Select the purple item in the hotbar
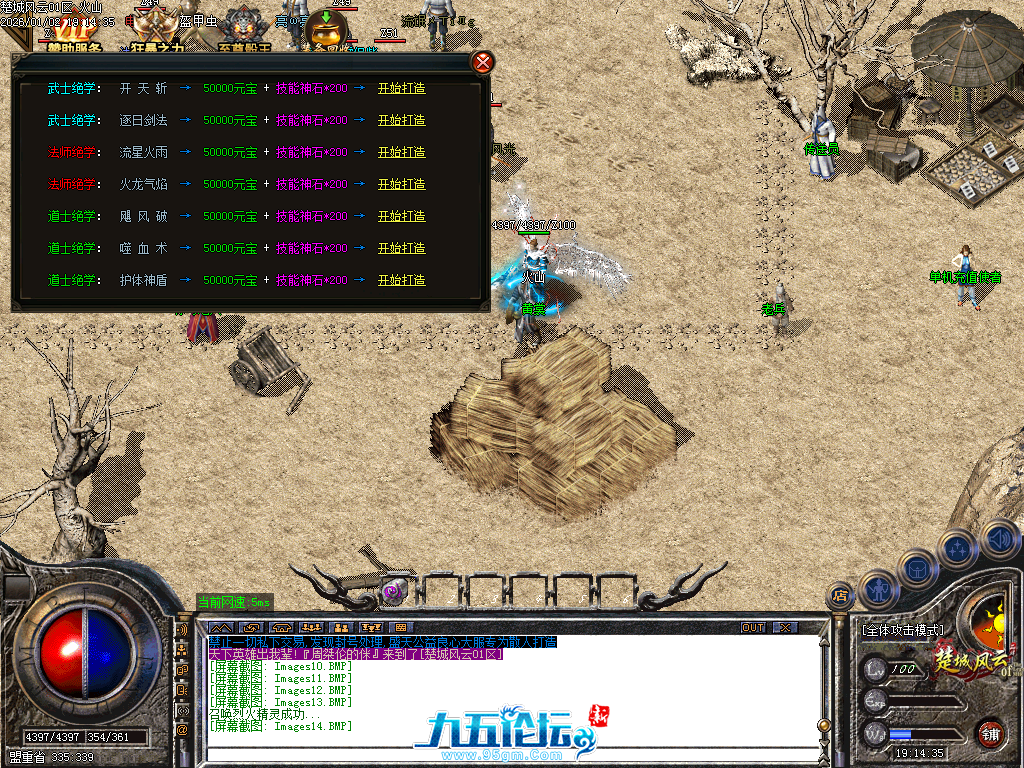This screenshot has width=1024, height=768. 395,590
